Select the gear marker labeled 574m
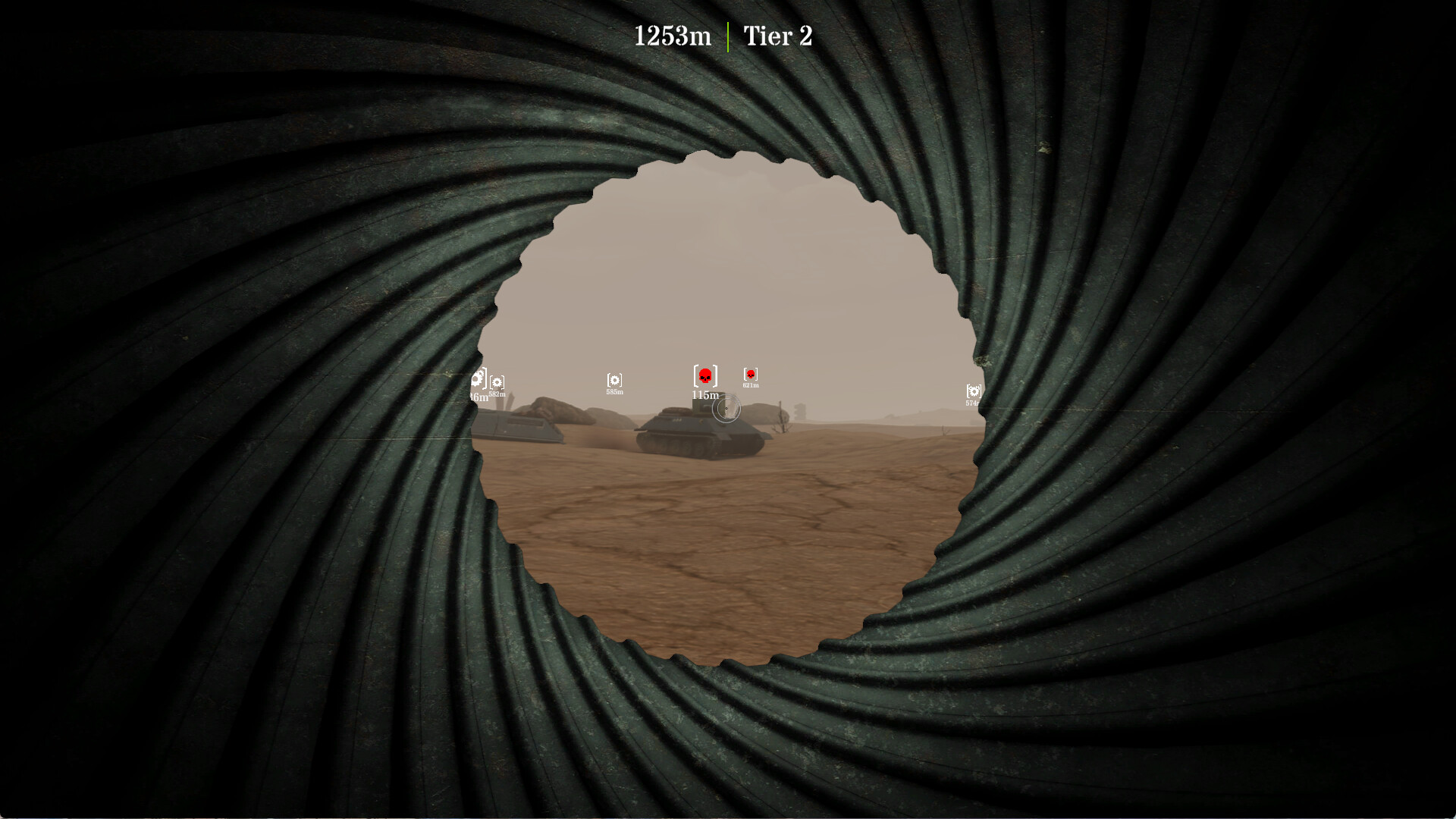1456x819 pixels. click(x=973, y=391)
